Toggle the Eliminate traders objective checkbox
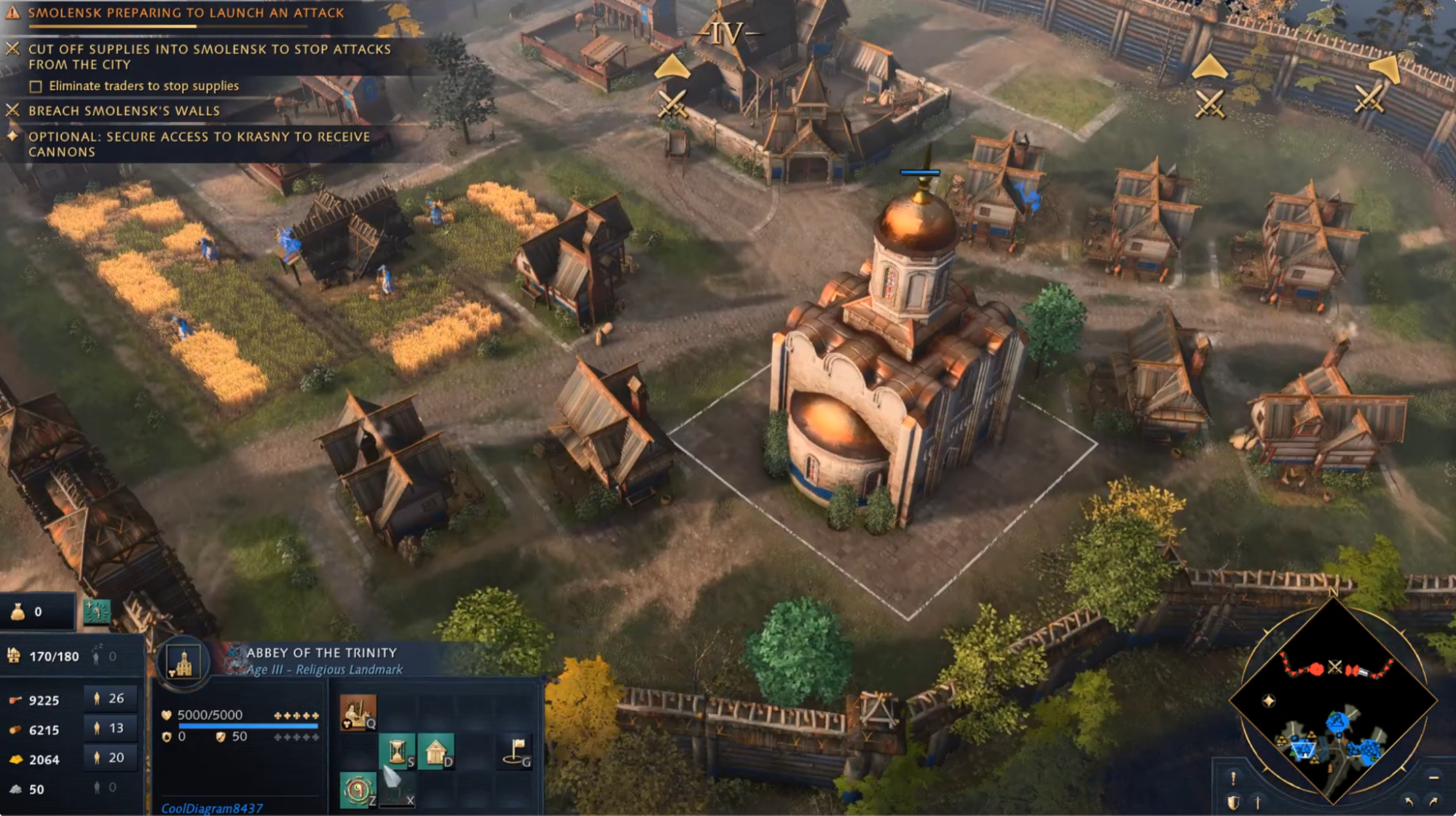Screen dimensions: 1456x816 [x=36, y=87]
